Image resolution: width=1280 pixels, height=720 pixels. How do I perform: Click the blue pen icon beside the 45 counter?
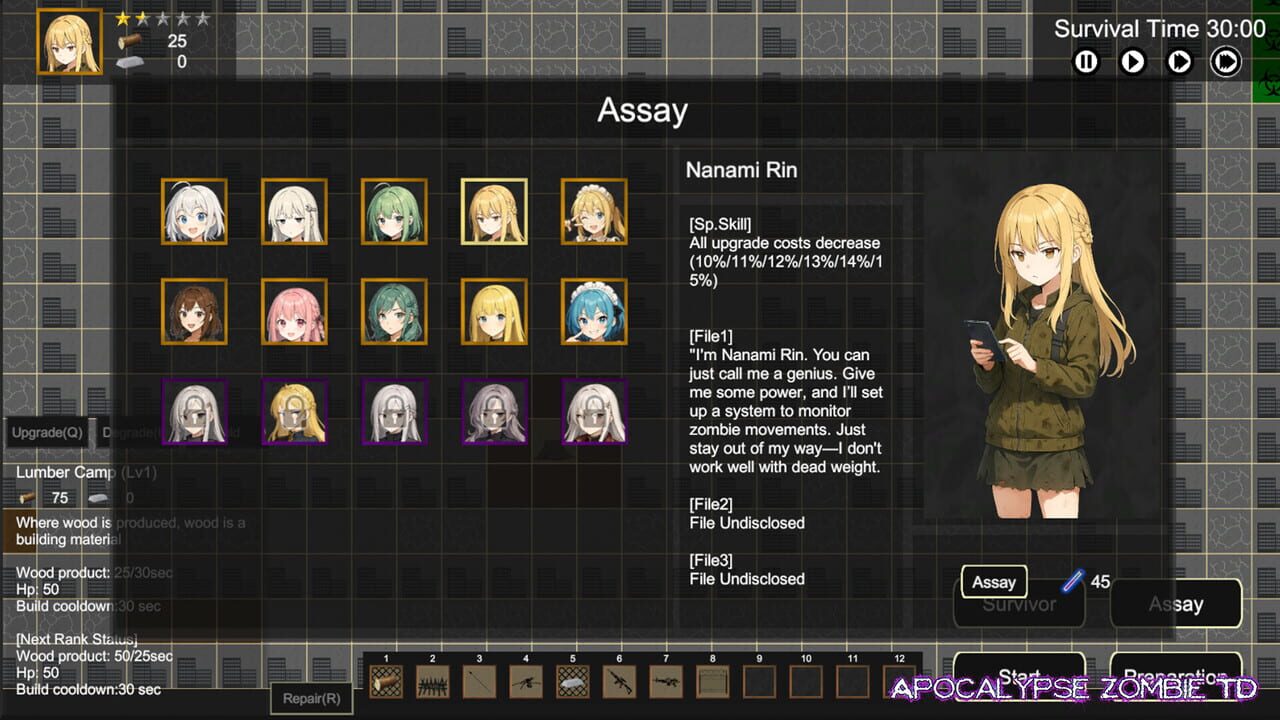pos(1073,581)
